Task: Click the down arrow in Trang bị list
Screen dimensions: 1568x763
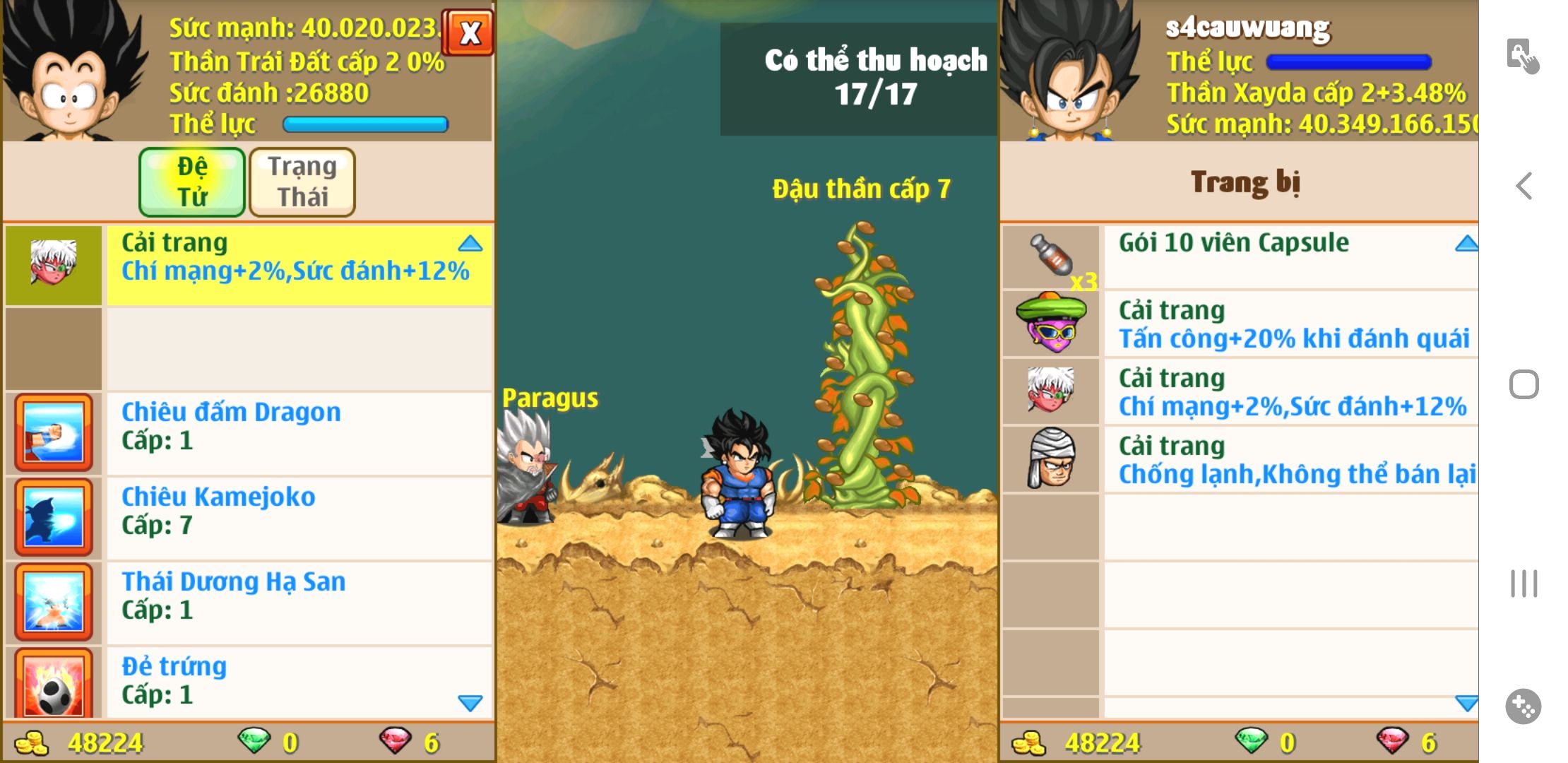Action: [x=1466, y=702]
